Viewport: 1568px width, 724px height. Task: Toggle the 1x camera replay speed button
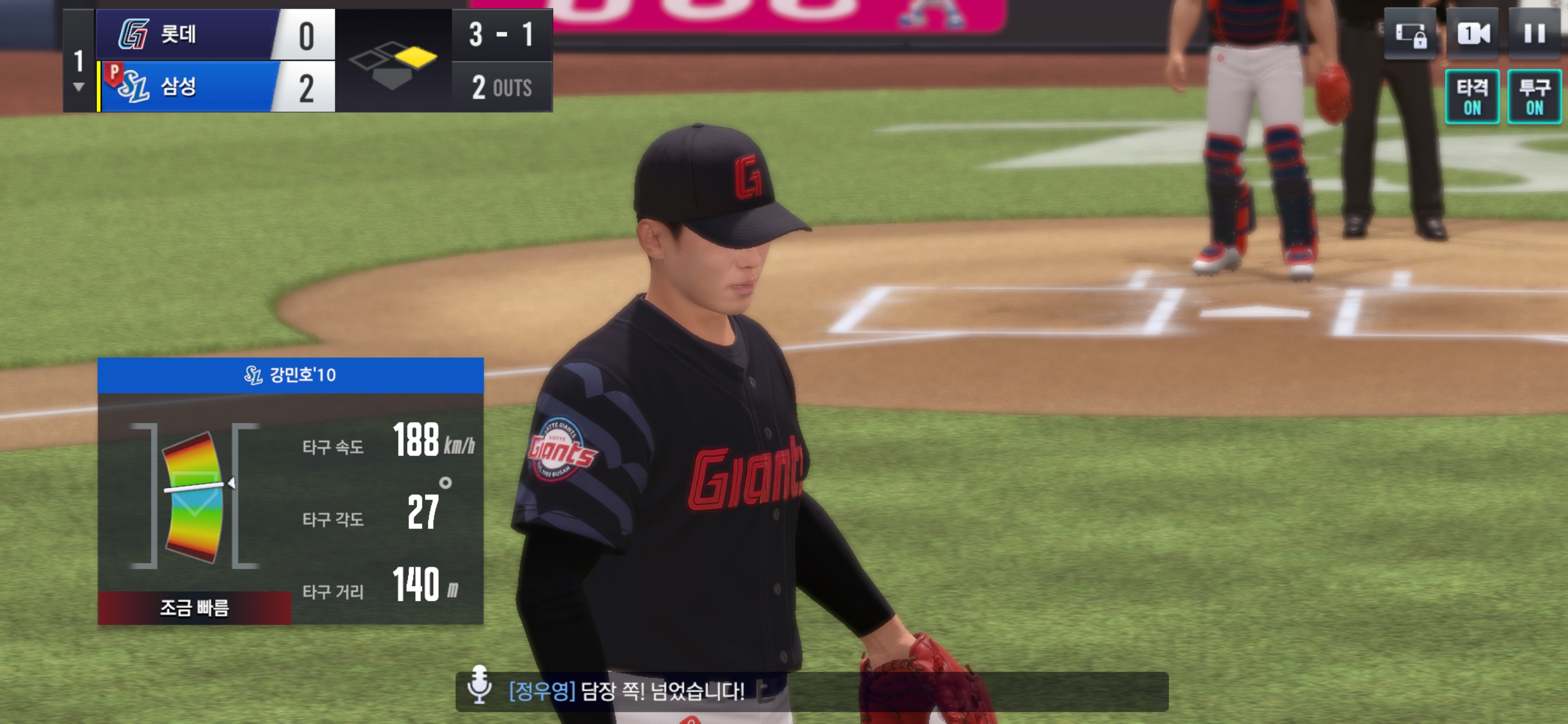click(1473, 34)
